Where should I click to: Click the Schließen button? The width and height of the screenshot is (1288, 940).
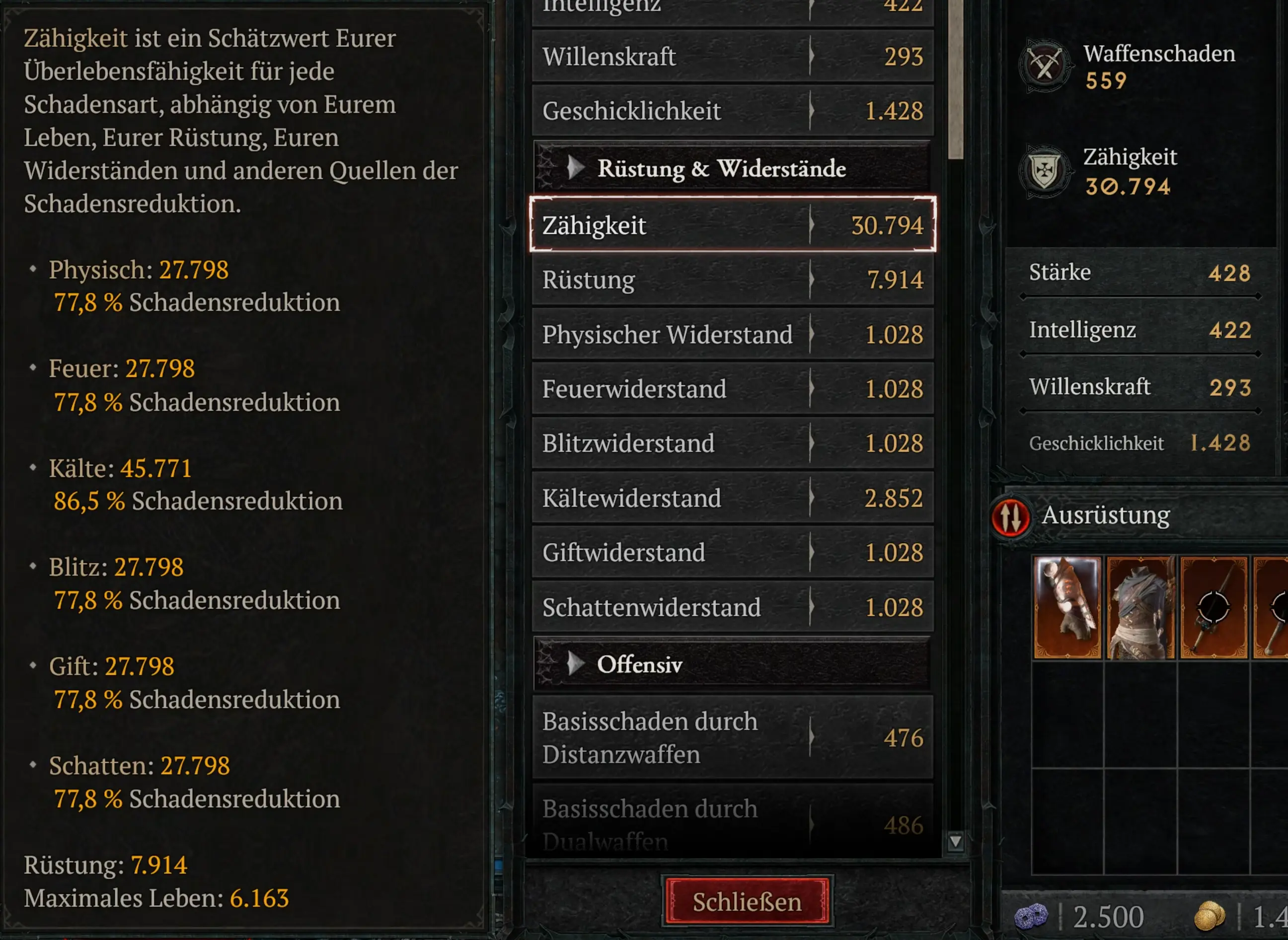747,901
